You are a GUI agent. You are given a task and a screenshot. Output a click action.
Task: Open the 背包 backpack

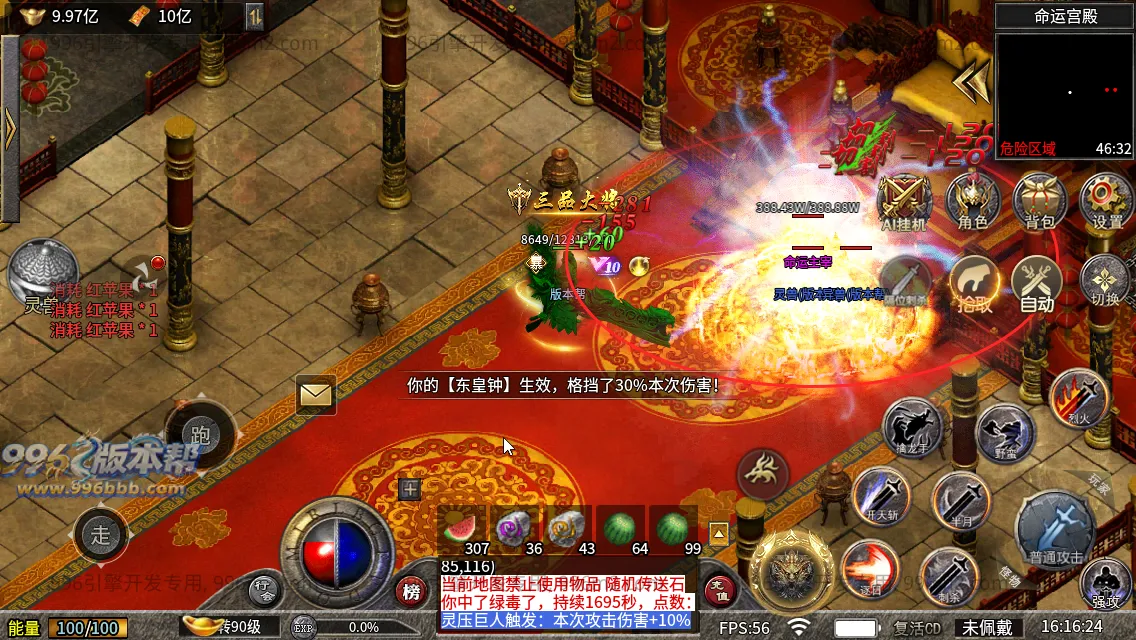[1040, 201]
